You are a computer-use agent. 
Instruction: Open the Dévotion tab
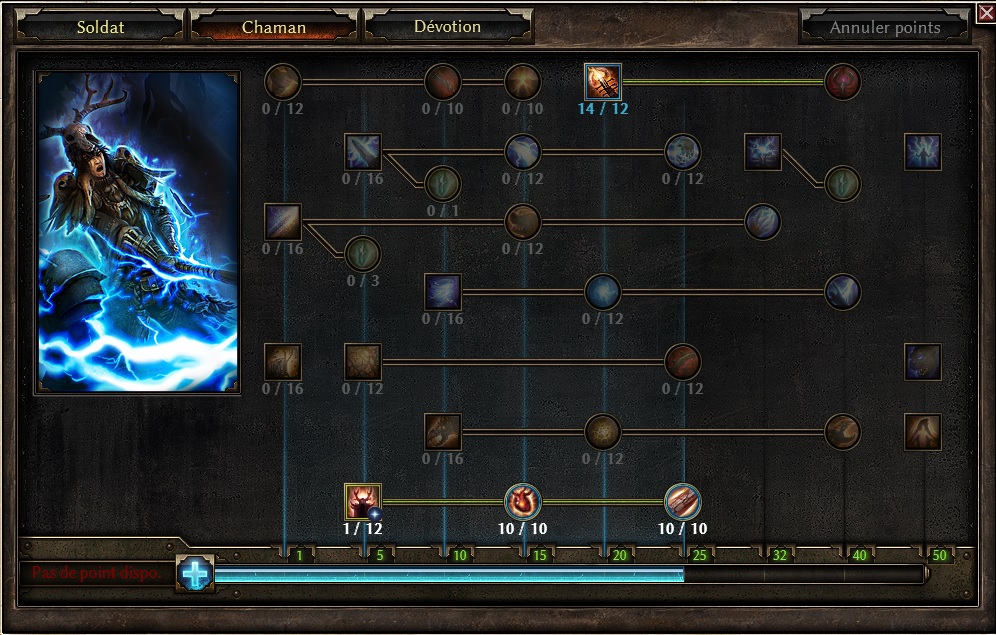[x=447, y=27]
